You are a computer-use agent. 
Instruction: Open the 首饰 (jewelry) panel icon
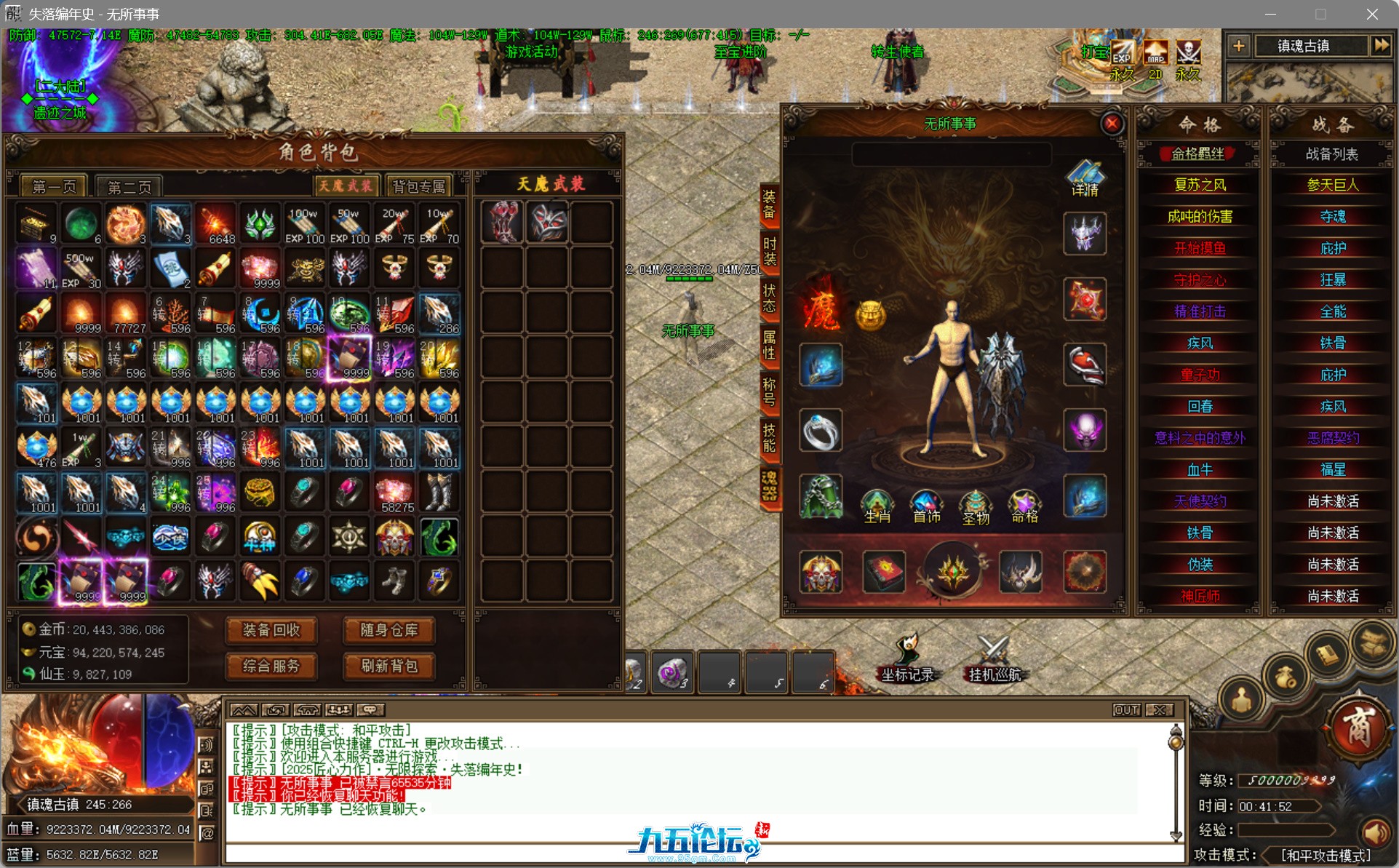pyautogui.click(x=925, y=506)
